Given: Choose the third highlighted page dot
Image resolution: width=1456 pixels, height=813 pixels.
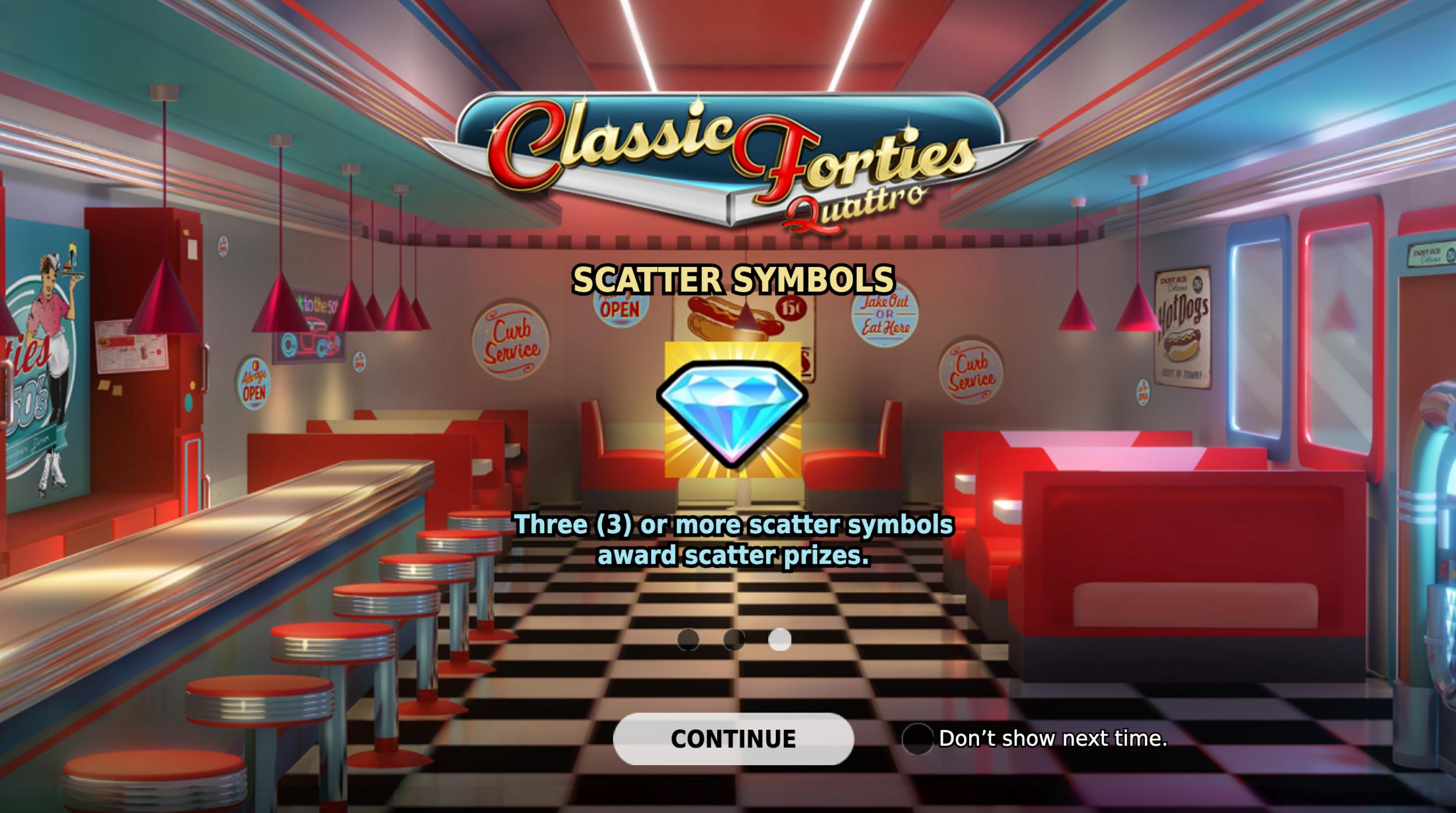Looking at the screenshot, I should pyautogui.click(x=780, y=639).
